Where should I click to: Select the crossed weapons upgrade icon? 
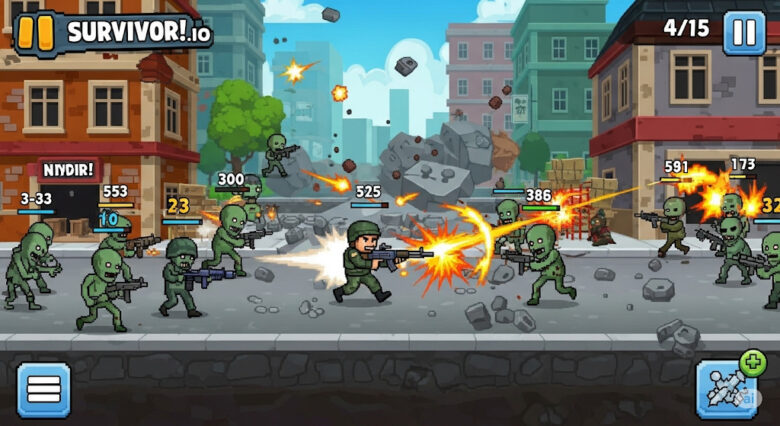(724, 391)
